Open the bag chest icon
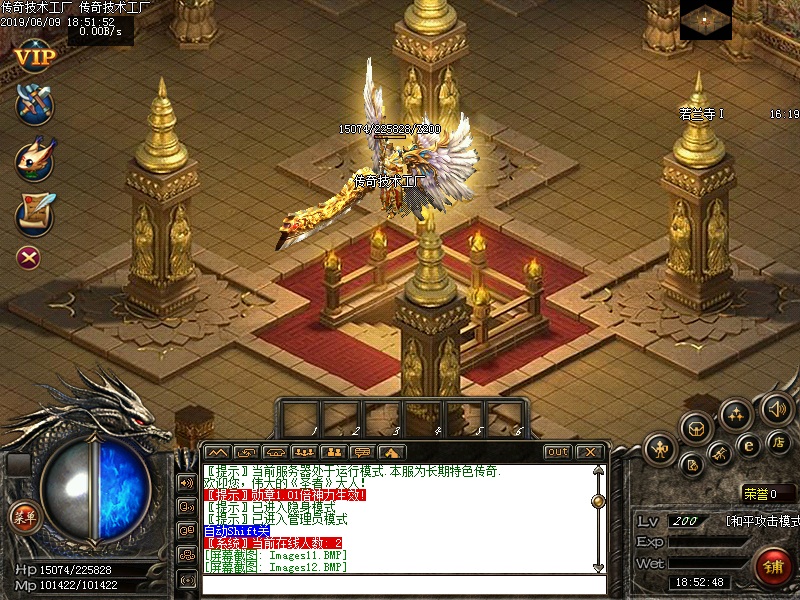Screen dimensions: 800x600 (x=697, y=428)
